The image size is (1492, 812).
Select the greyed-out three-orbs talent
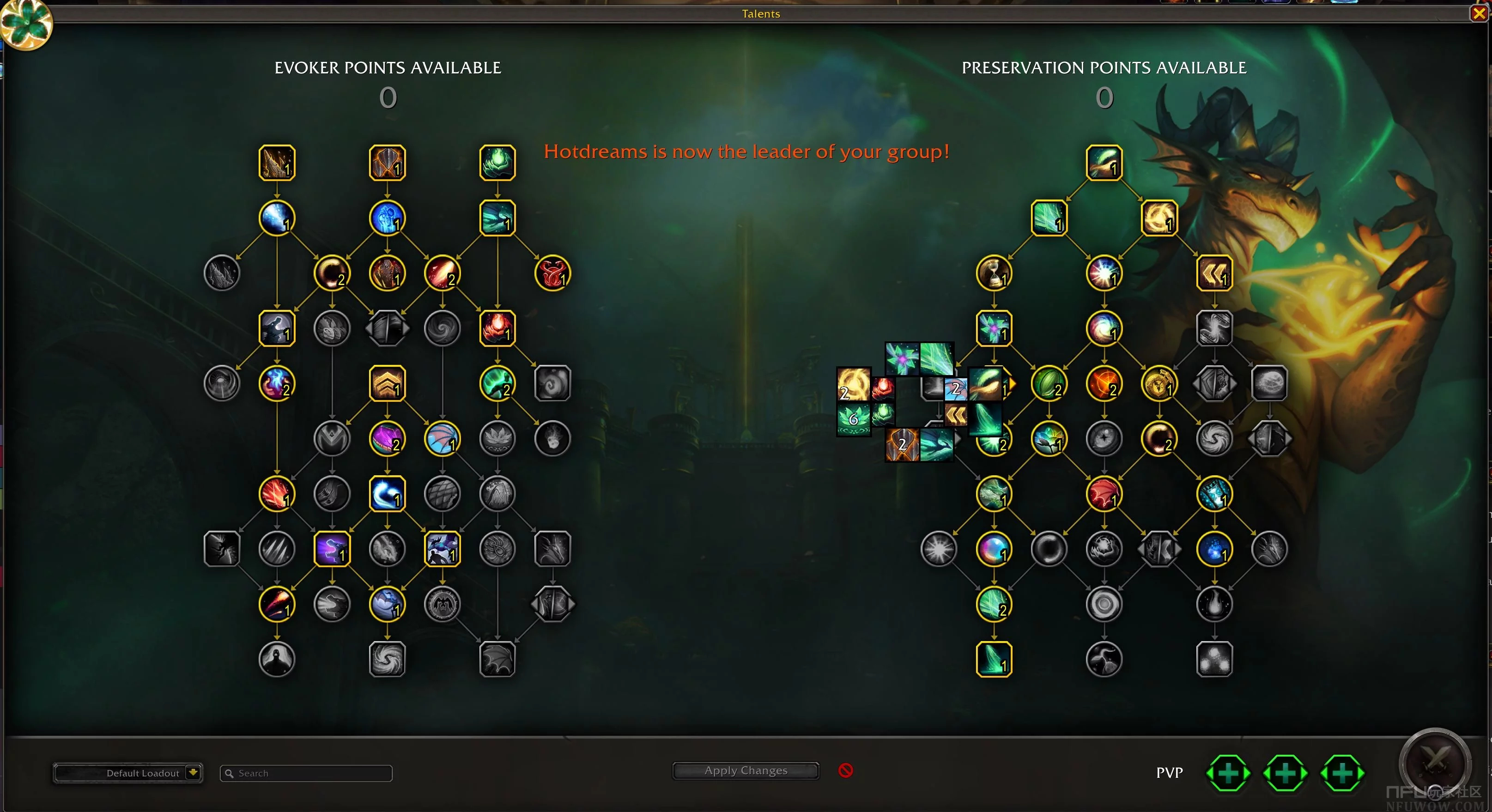1214,659
